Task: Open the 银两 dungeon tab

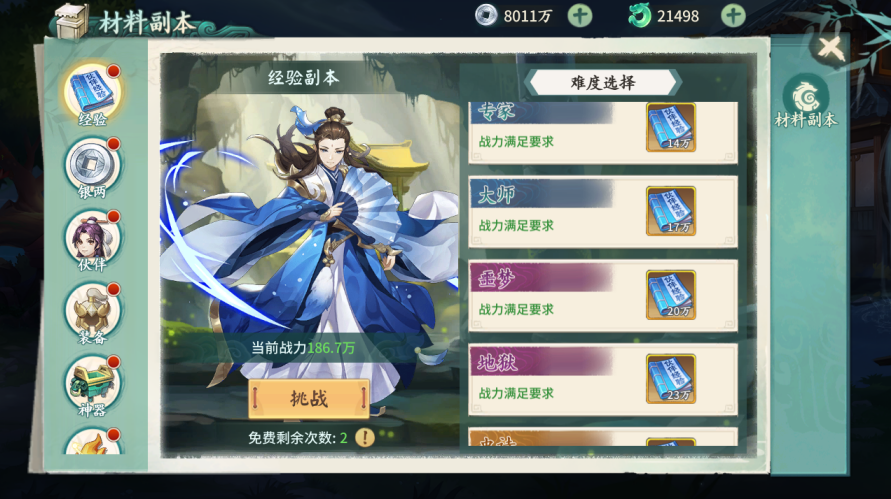Action: (x=92, y=165)
